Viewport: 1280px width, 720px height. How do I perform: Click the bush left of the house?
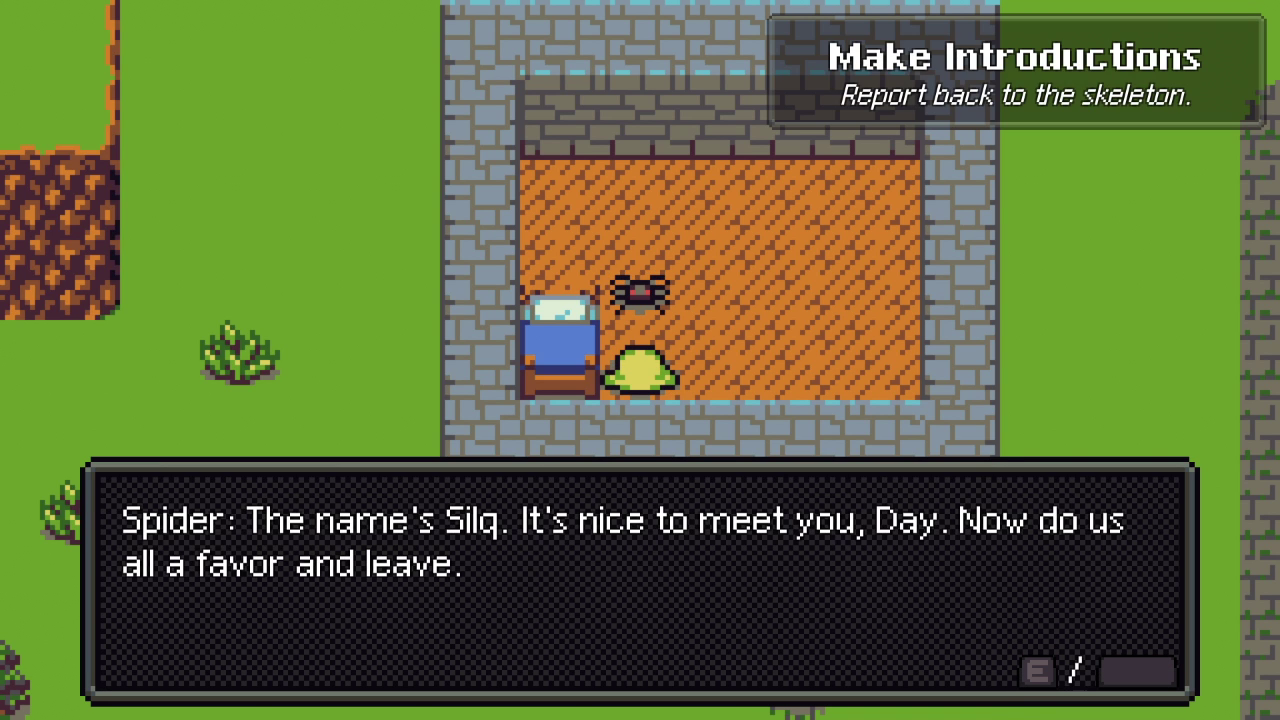tap(237, 355)
